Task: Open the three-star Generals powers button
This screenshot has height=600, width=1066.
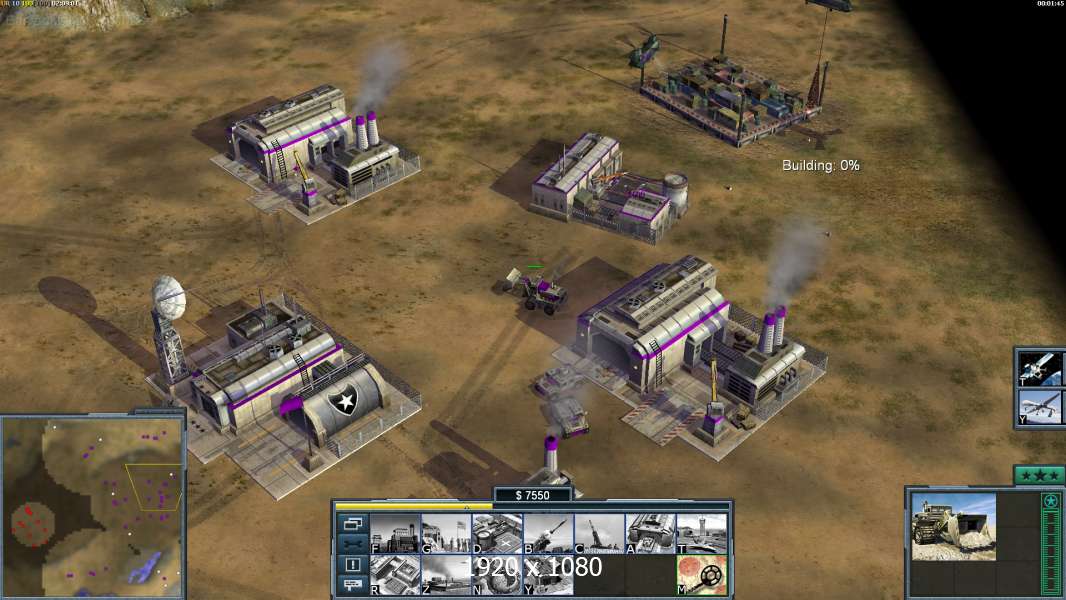Action: [x=1038, y=475]
